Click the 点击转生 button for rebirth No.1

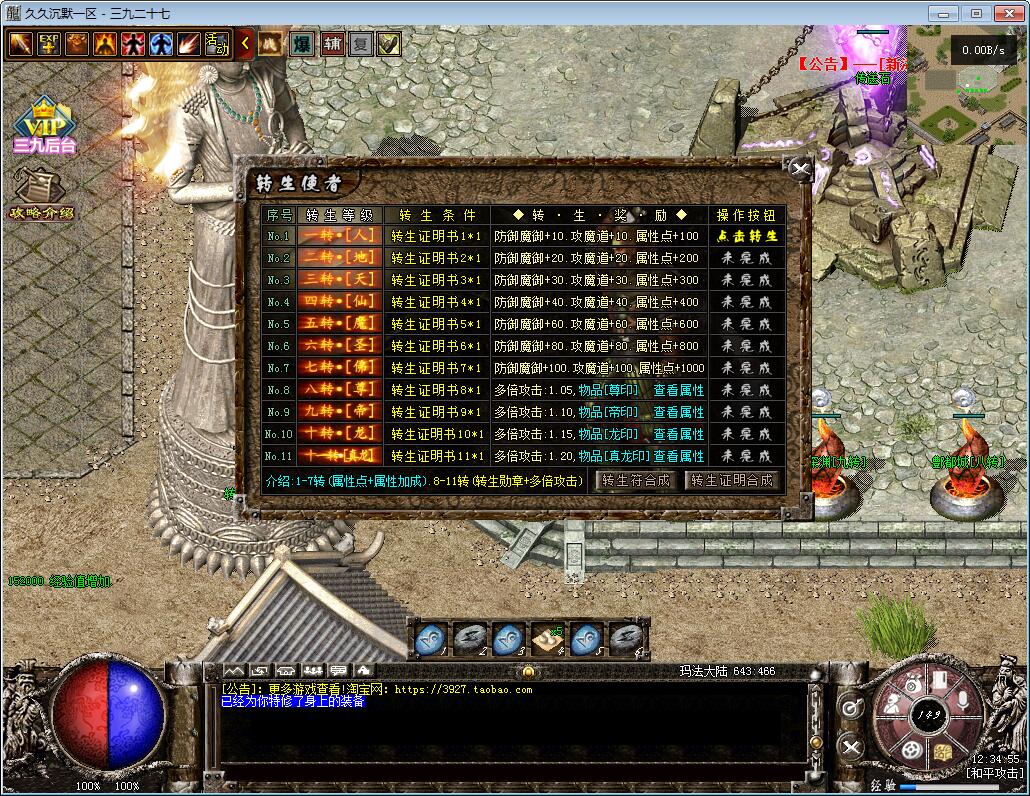pos(747,237)
